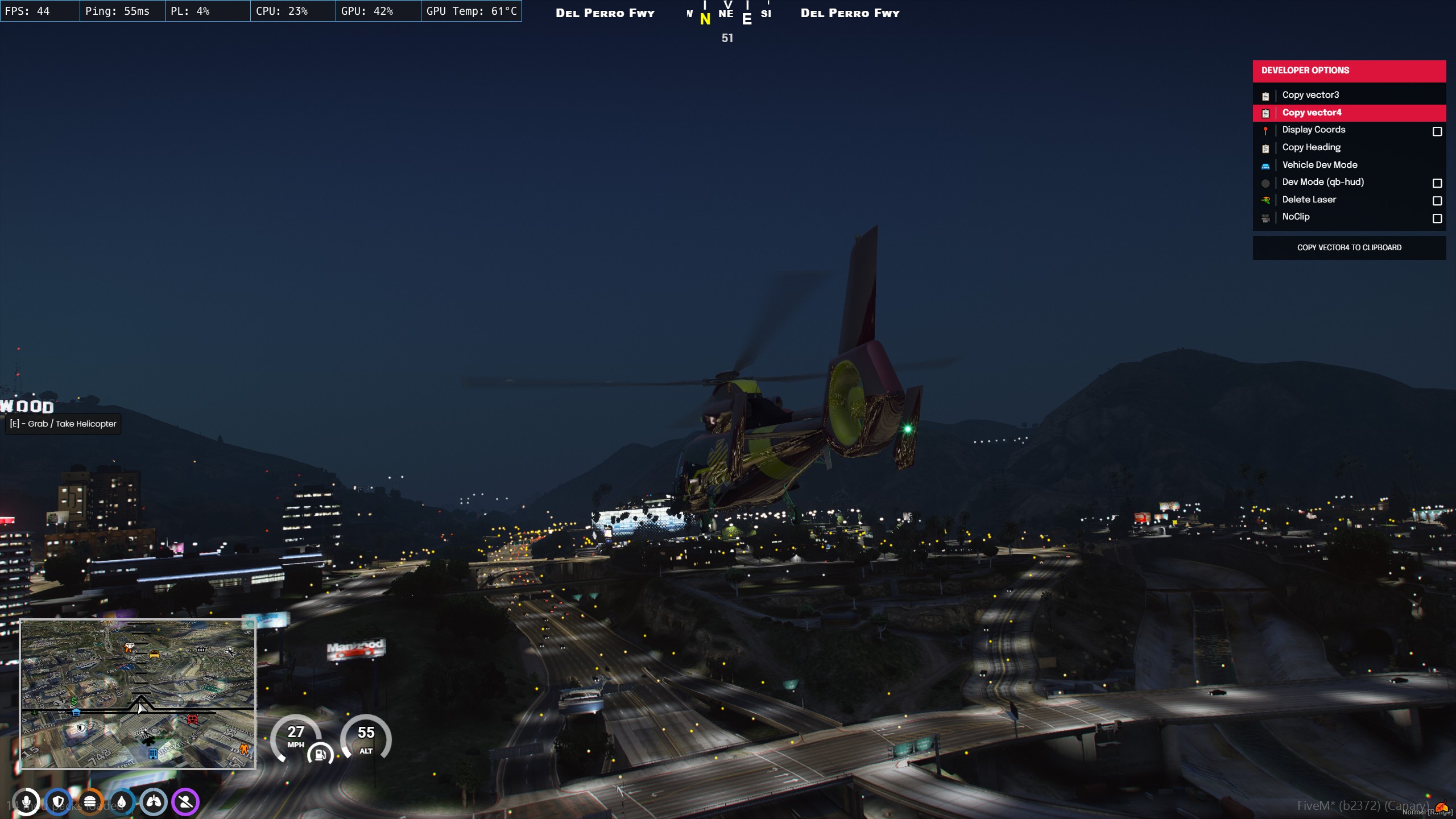The width and height of the screenshot is (1456, 819).
Task: Select the blue garage marker on minimap
Action: click(x=76, y=712)
